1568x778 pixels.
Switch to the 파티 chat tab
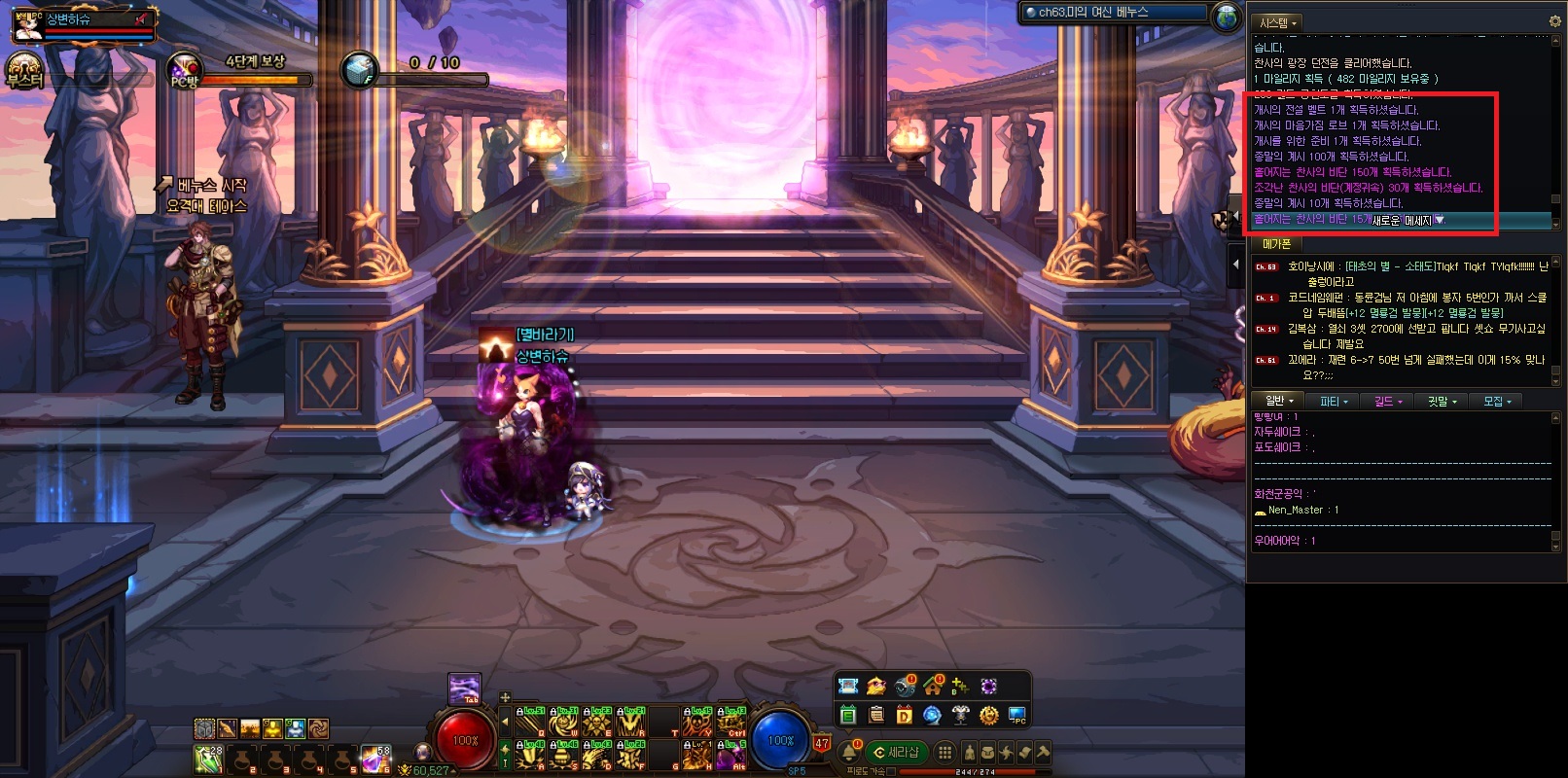click(1333, 401)
